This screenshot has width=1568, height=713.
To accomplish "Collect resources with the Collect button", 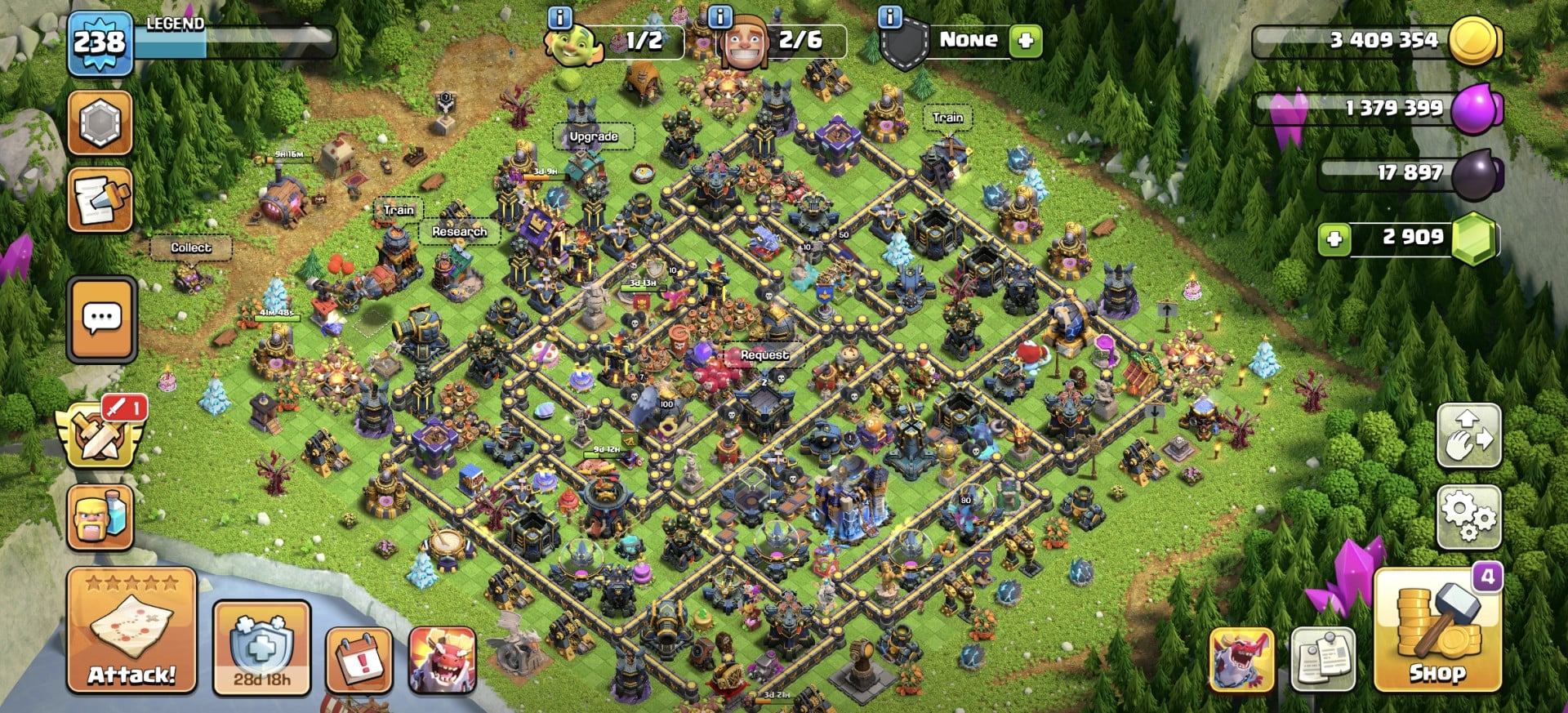I will (190, 247).
